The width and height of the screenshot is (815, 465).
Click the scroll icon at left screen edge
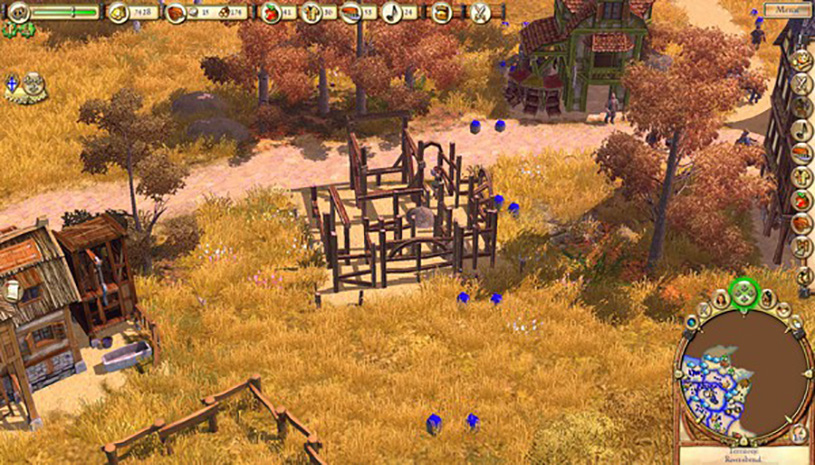click(12, 290)
